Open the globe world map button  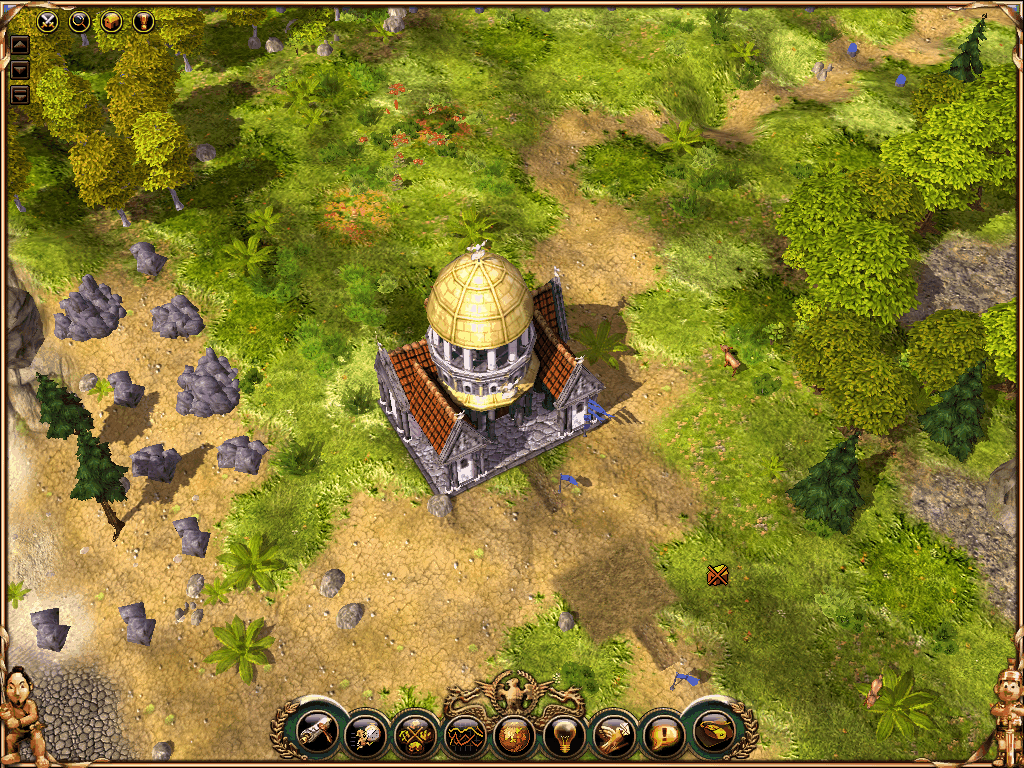click(514, 736)
